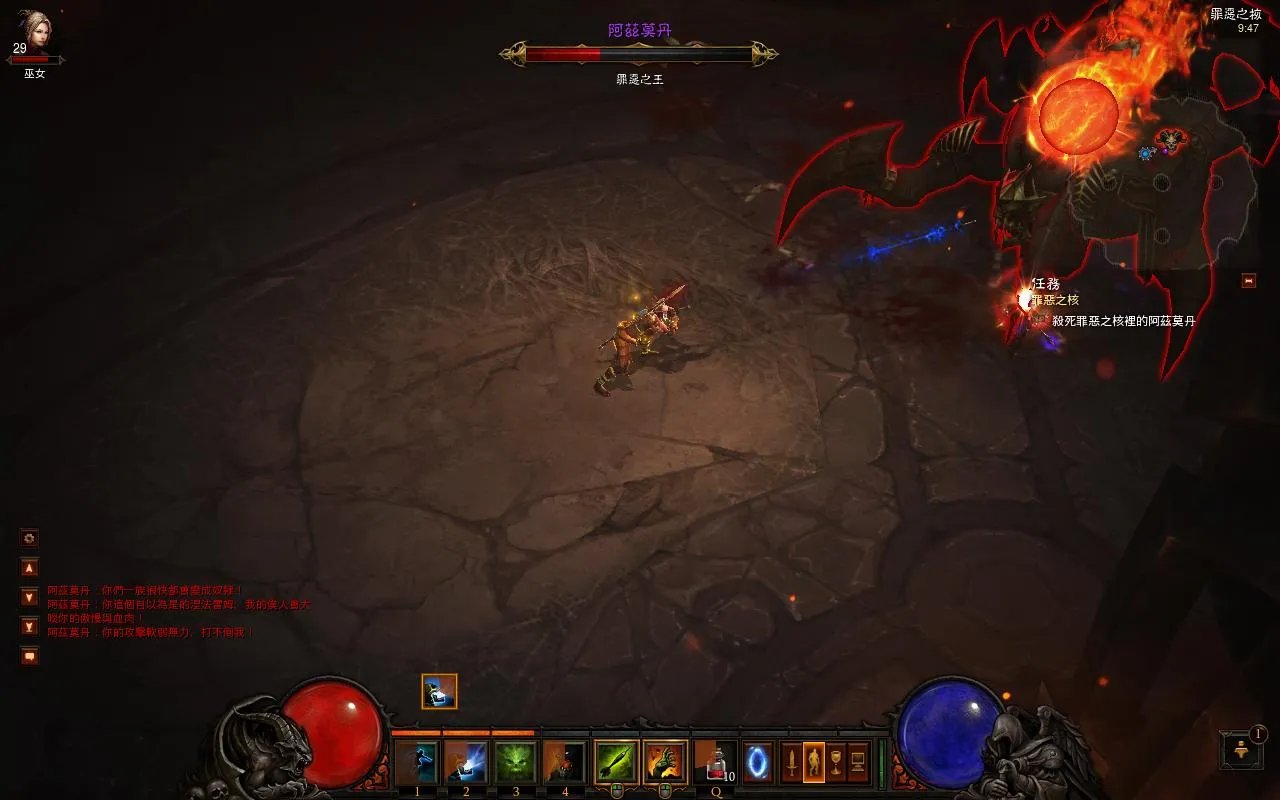The height and width of the screenshot is (800, 1280).
Task: Select the green poison dart skill
Action: coord(616,763)
